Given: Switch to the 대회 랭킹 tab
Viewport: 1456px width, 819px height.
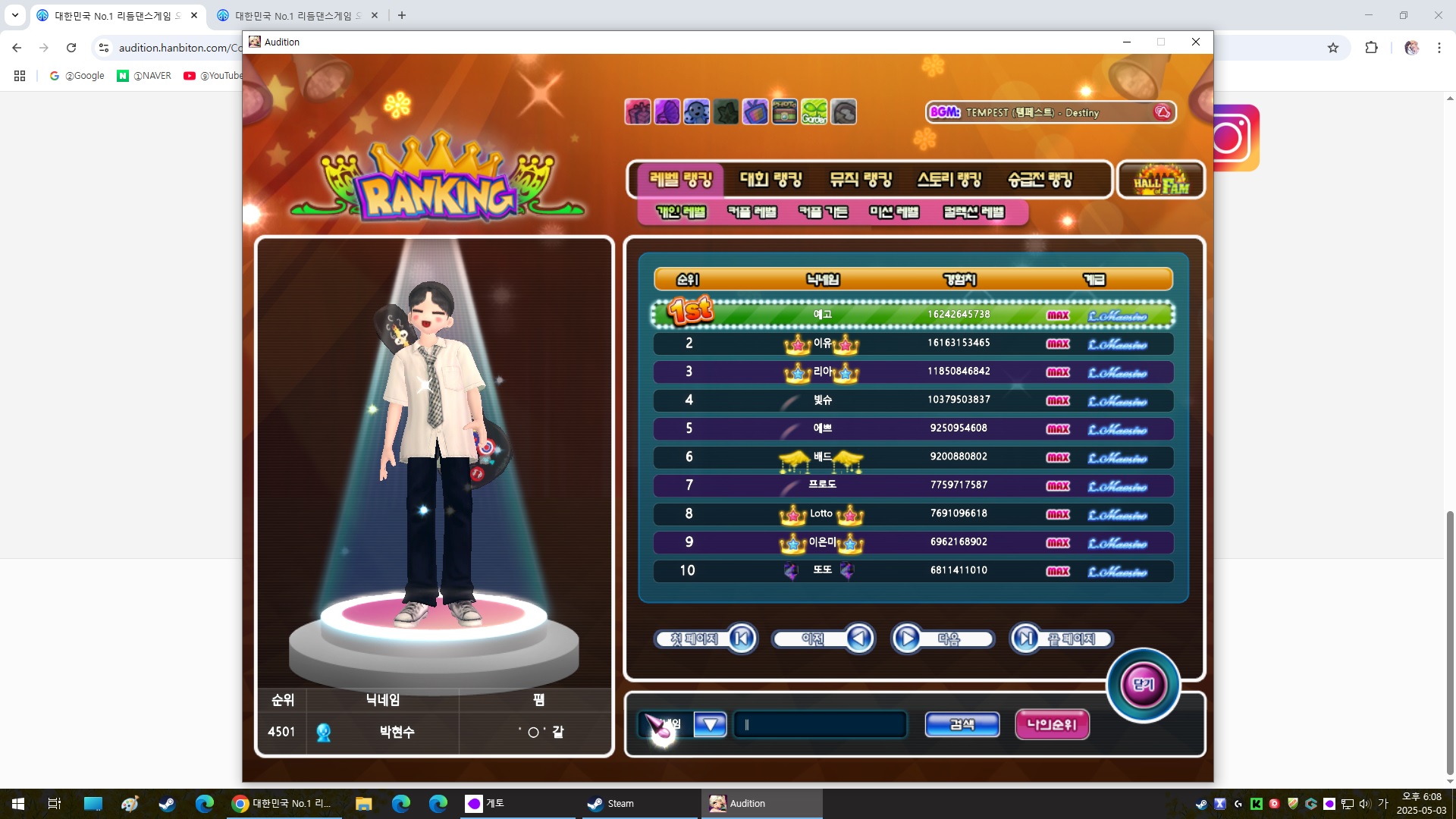Looking at the screenshot, I should click(x=770, y=180).
